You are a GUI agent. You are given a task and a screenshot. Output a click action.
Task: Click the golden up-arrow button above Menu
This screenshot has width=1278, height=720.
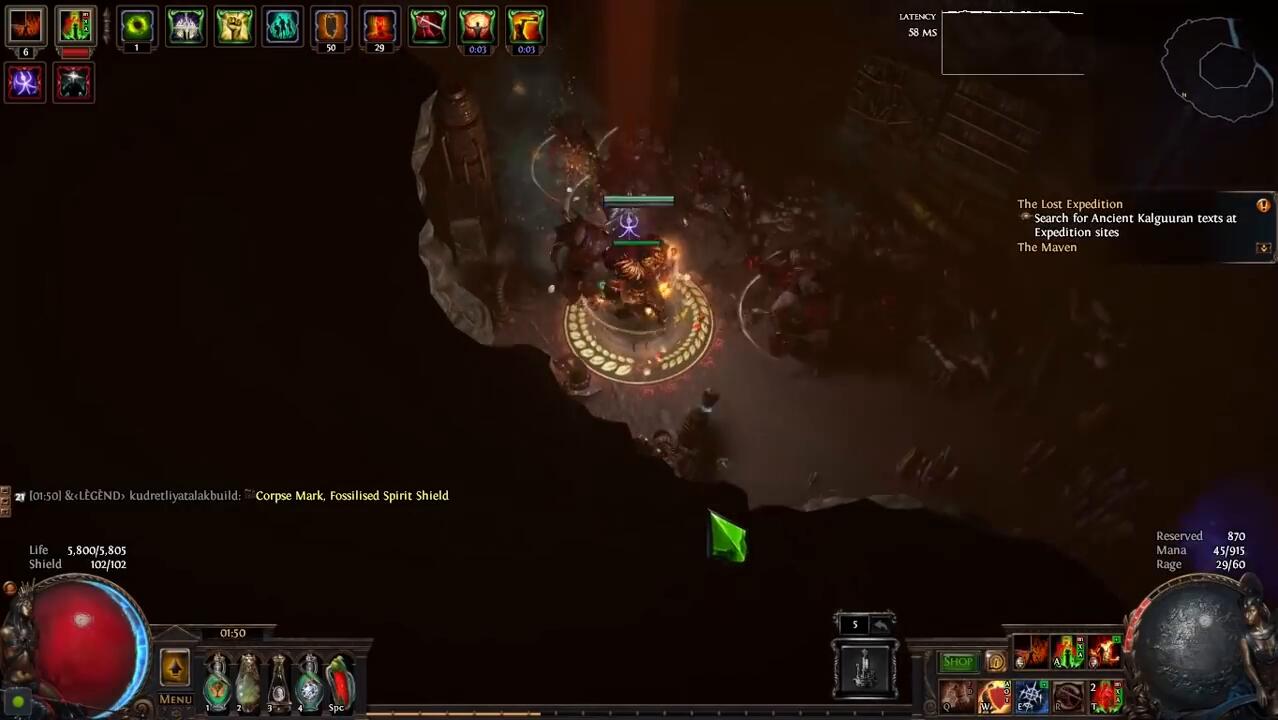click(175, 667)
